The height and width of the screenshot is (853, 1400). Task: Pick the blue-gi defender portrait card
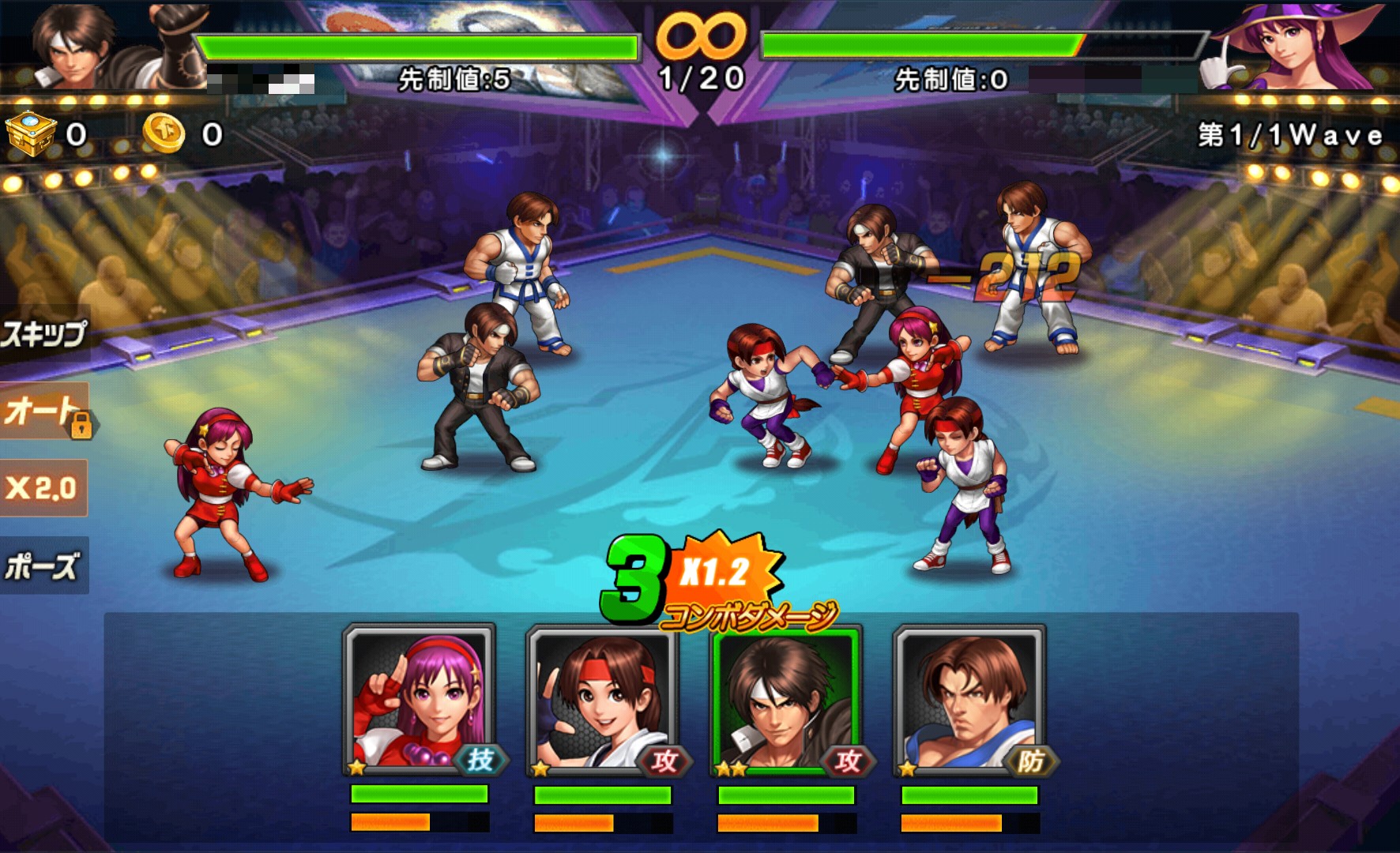point(969,700)
